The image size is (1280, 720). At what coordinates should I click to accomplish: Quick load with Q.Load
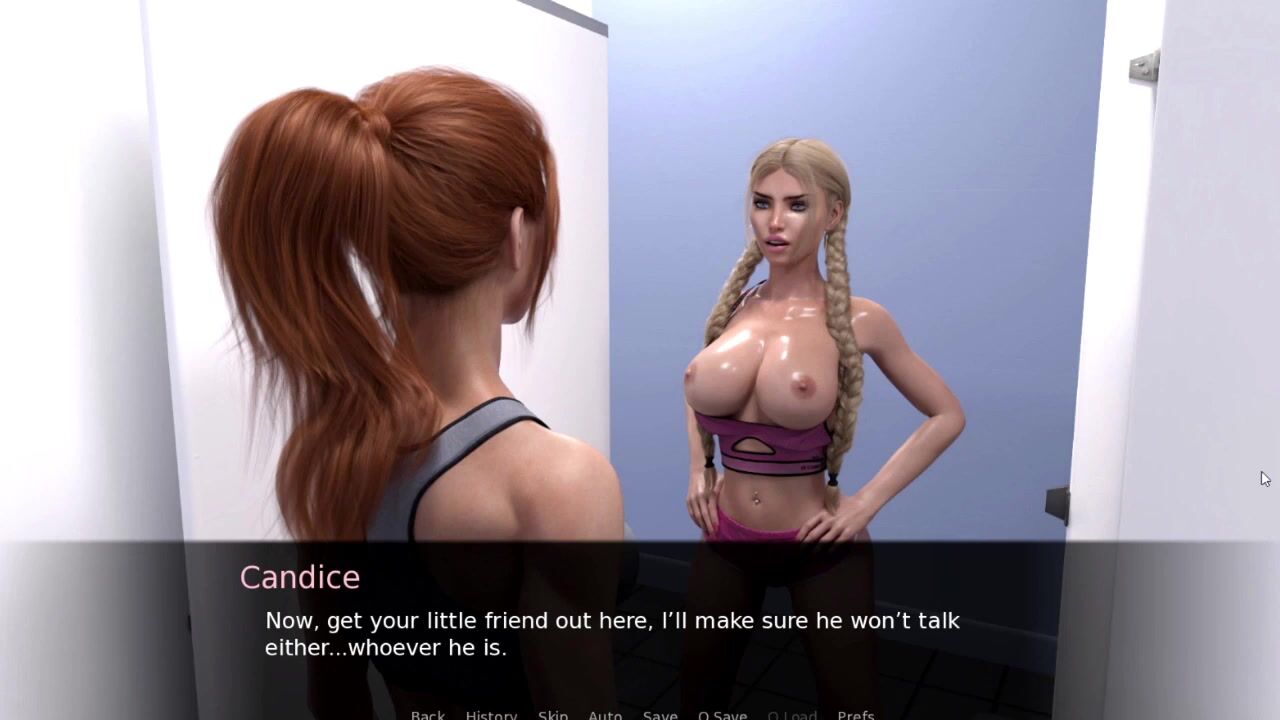[x=792, y=715]
